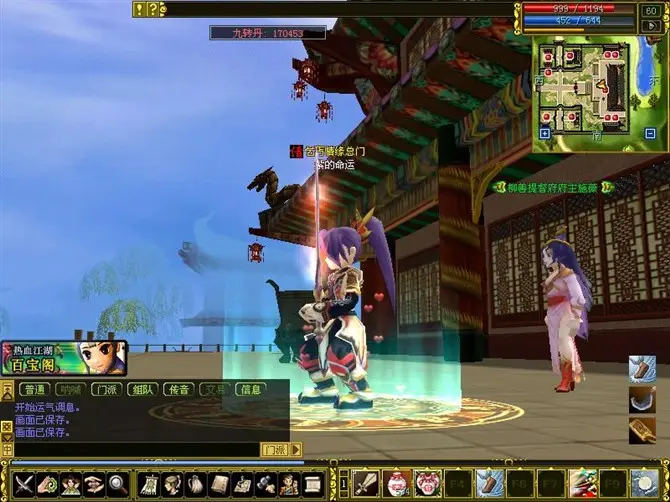Open the crossed swords menu icon
The image size is (670, 502).
click(22, 484)
